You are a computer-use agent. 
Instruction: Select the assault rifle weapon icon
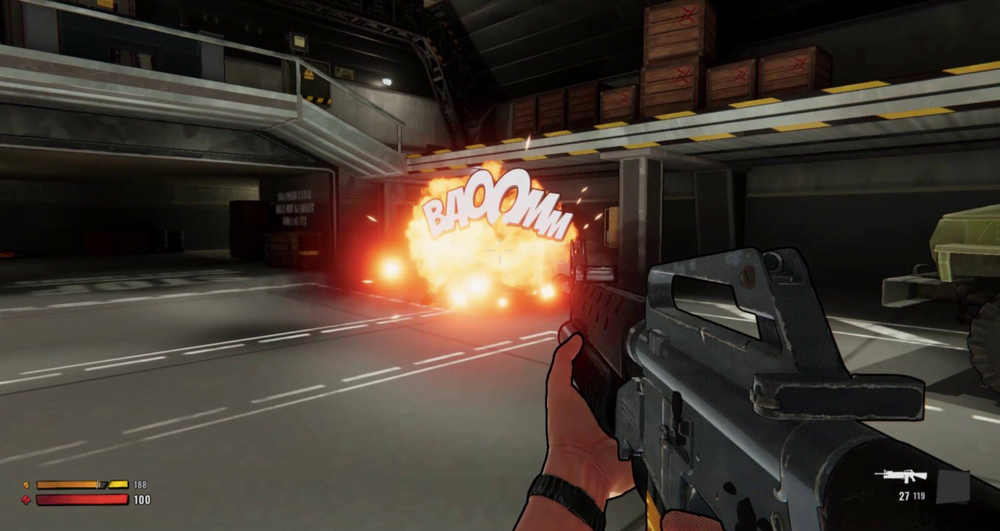[x=900, y=476]
